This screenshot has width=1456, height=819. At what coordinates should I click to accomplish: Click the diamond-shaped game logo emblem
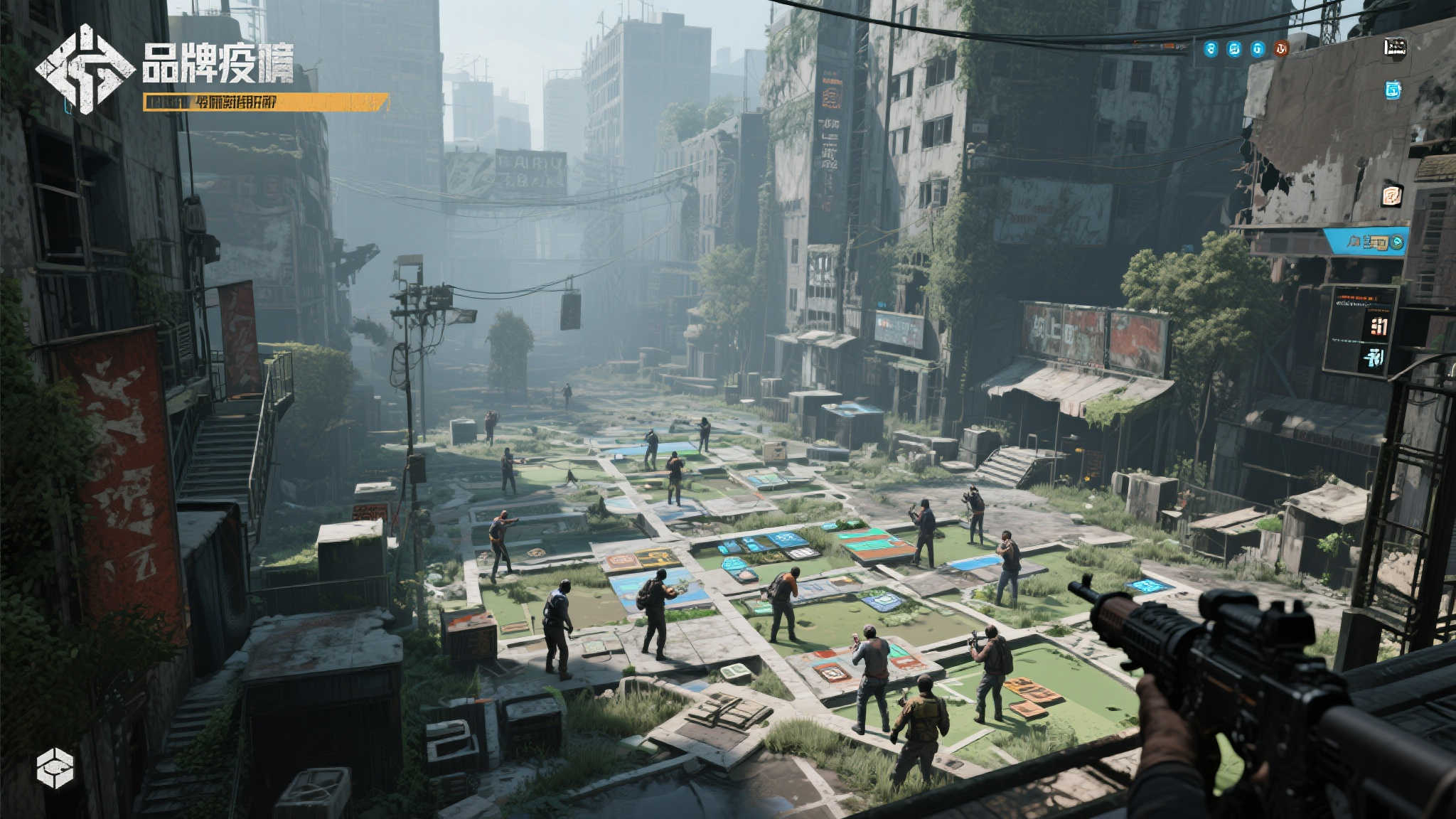[x=85, y=69]
